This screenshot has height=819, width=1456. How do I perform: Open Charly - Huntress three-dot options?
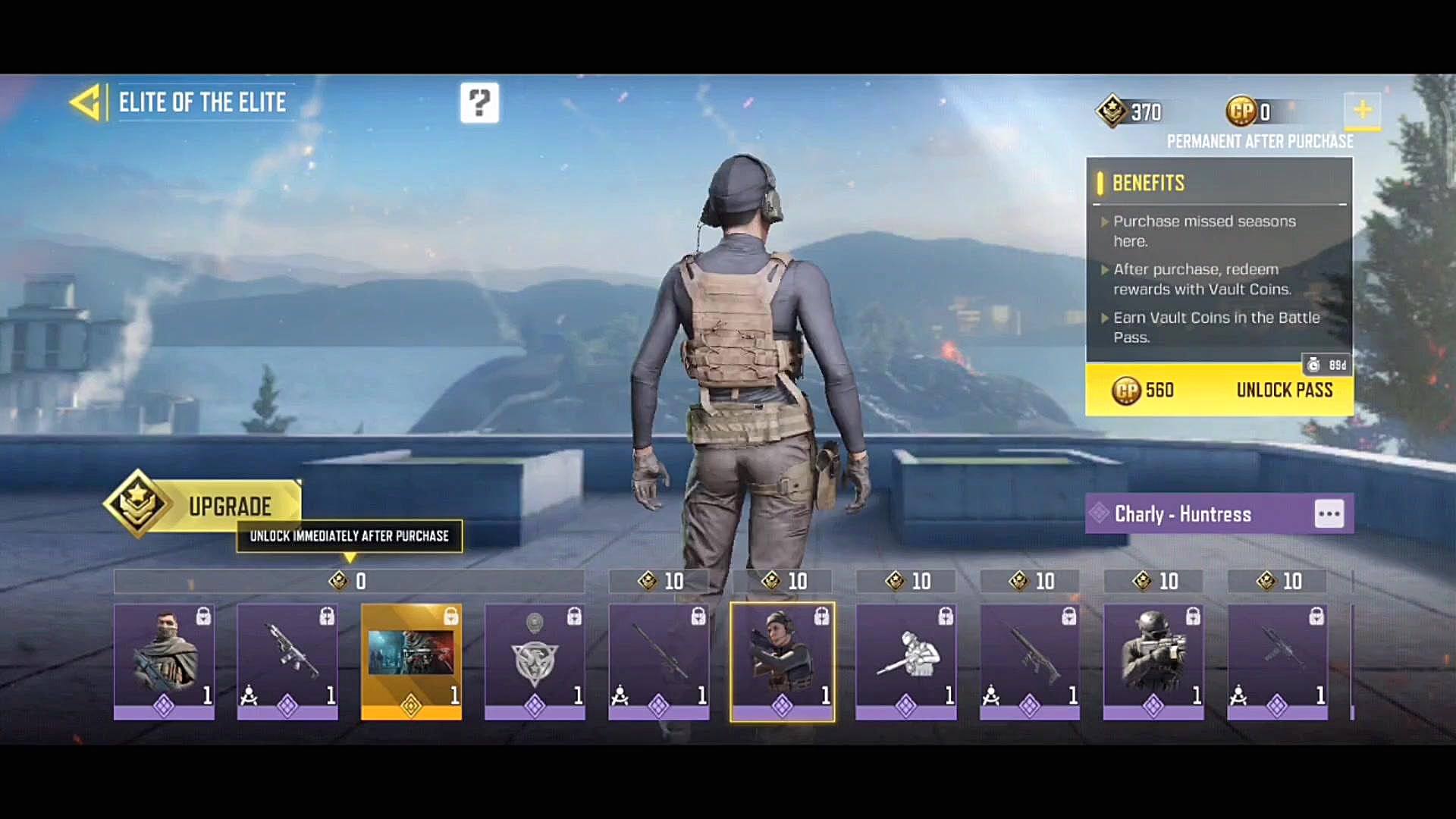point(1329,513)
